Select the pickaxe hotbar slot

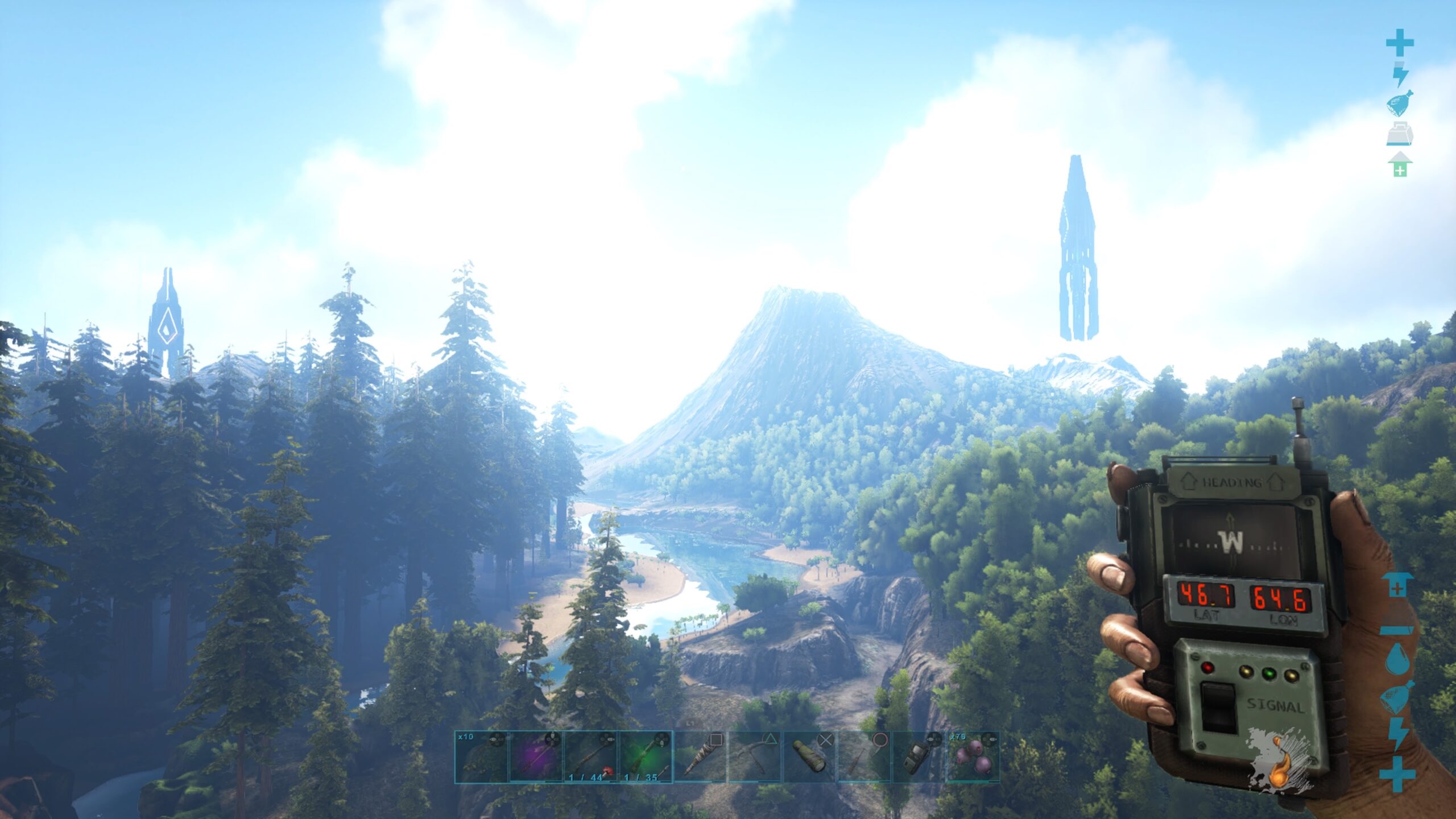[755, 757]
